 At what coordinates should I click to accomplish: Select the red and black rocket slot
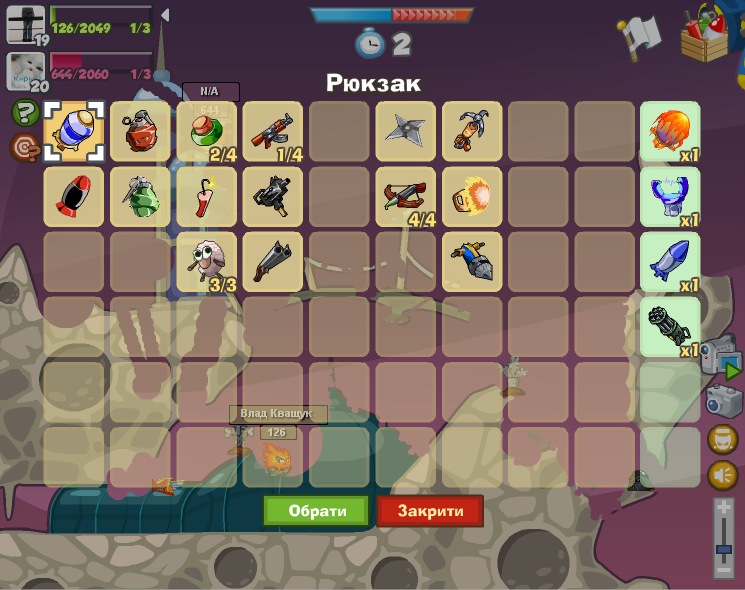click(x=73, y=197)
